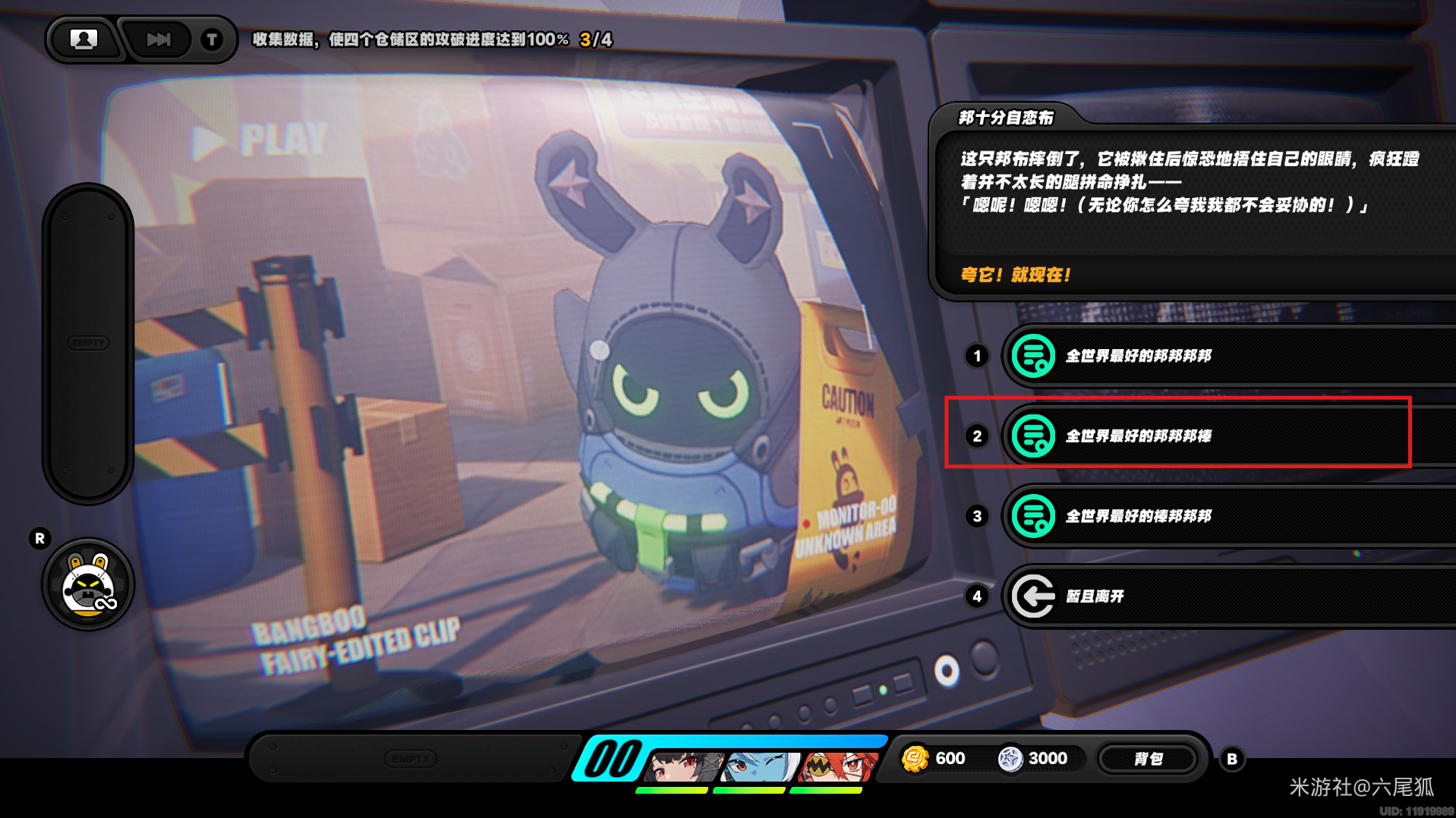The image size is (1456, 818).
Task: Open the 背包 backpack
Action: (1148, 759)
